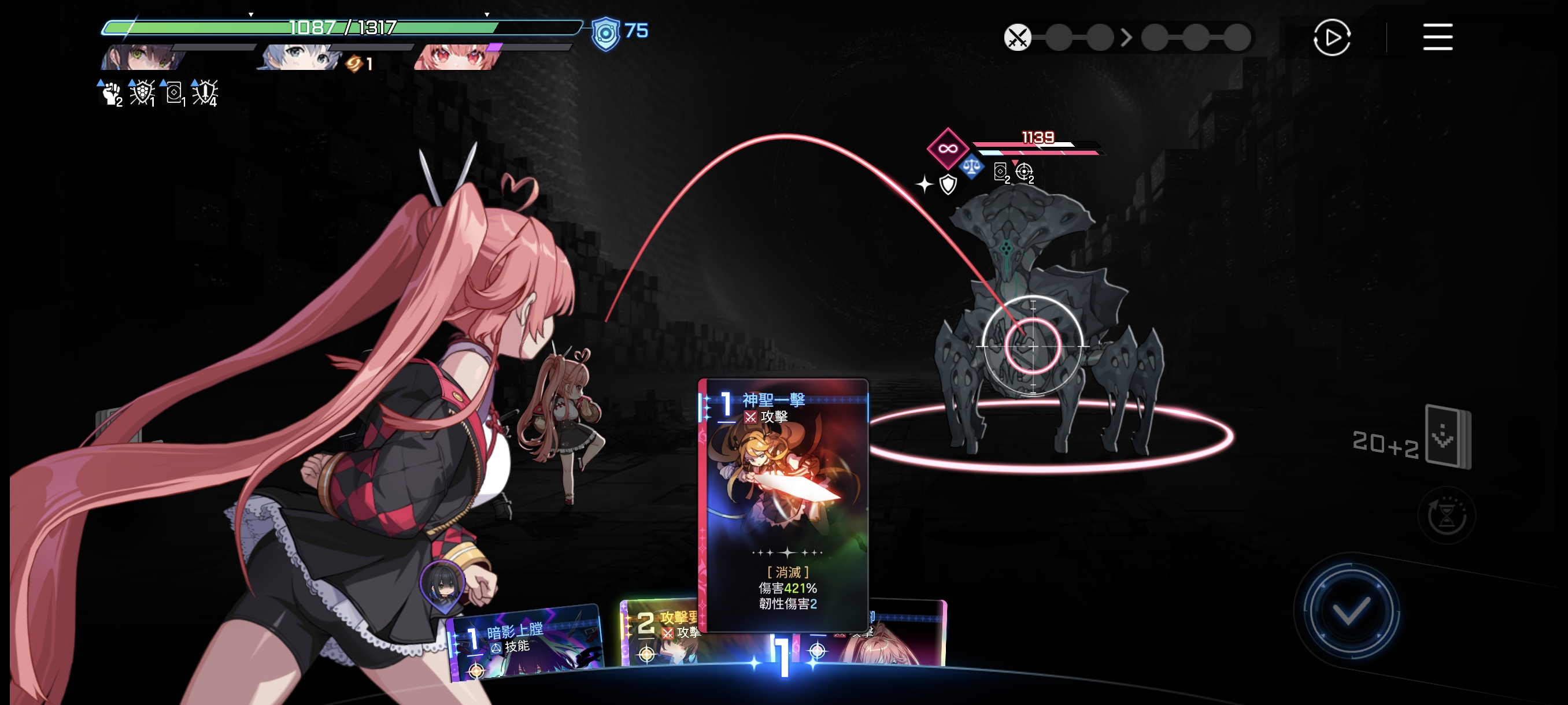Inspect the glowing sword buff icon
The image size is (1568, 705).
[205, 93]
